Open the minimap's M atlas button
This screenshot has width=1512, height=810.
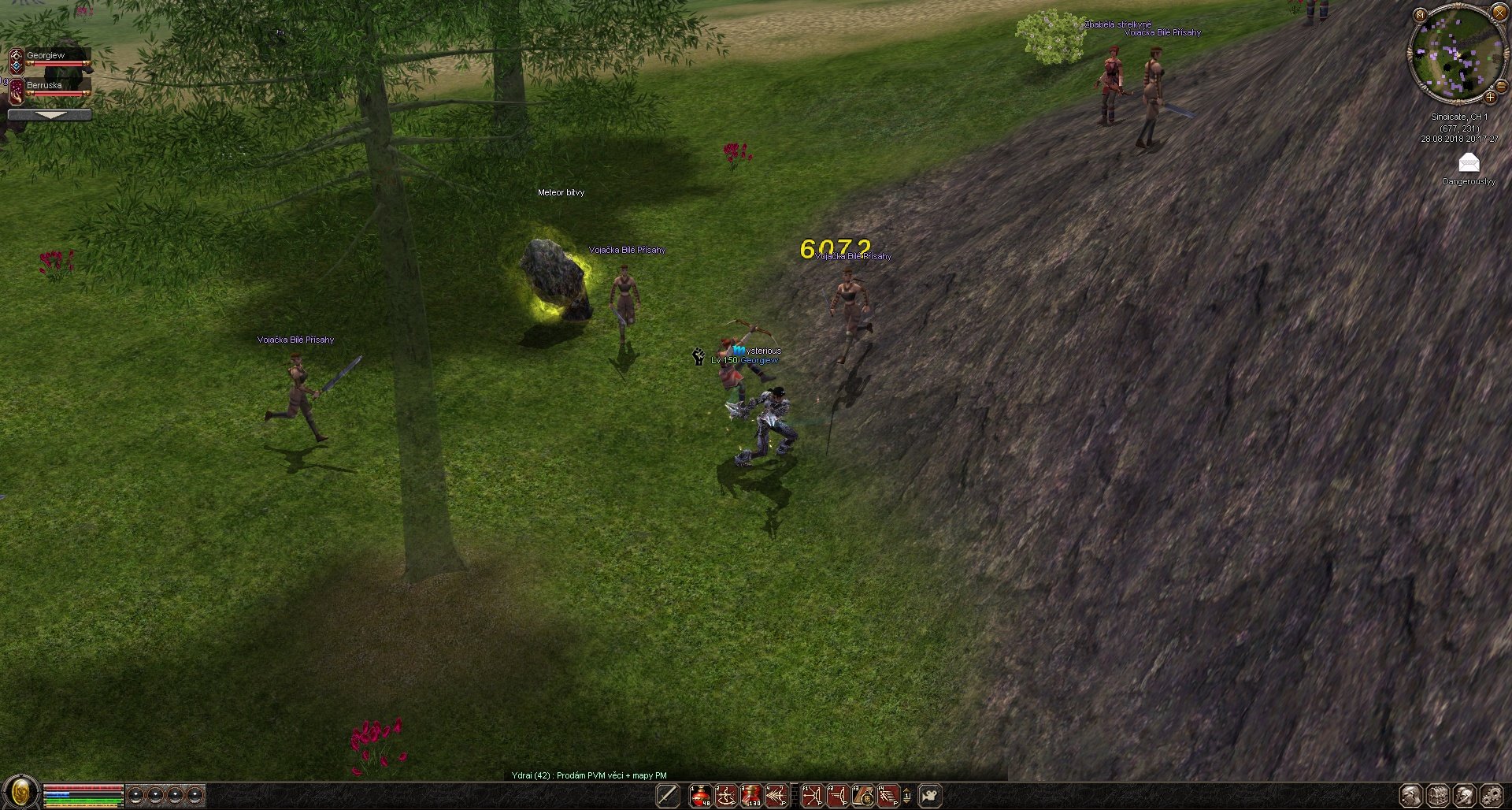[x=1420, y=14]
